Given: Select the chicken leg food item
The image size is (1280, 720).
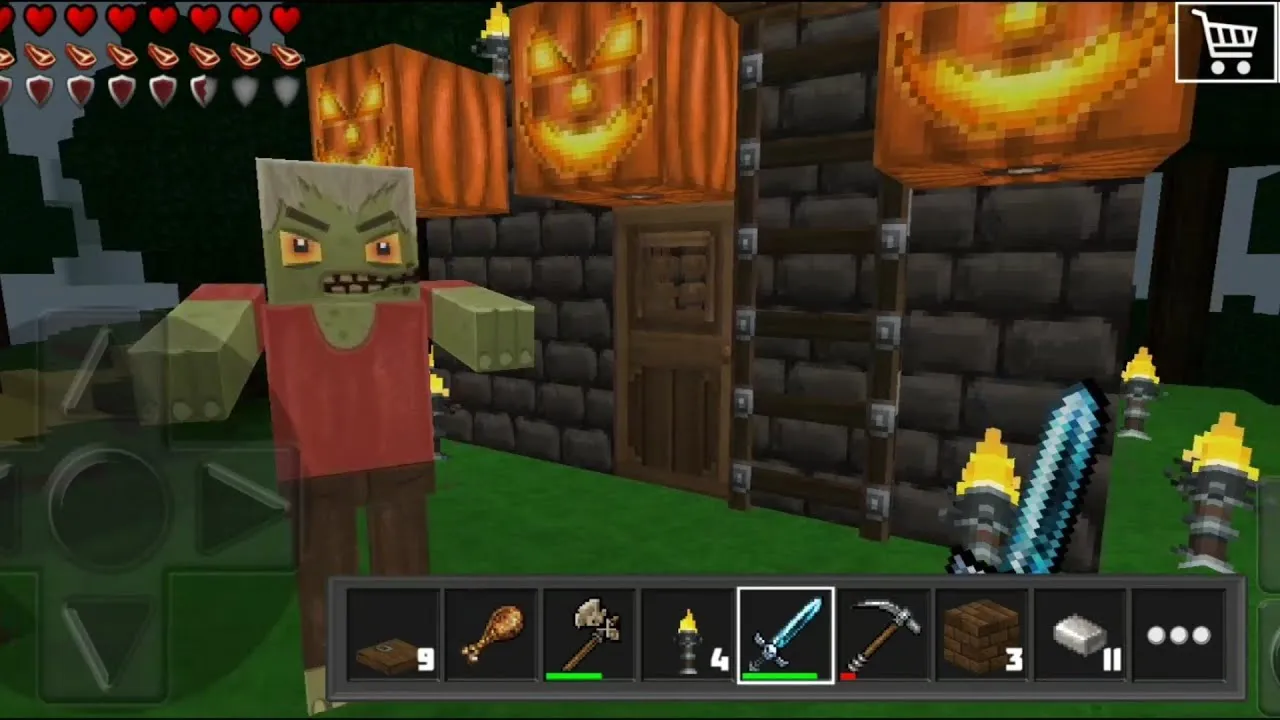Looking at the screenshot, I should coord(490,633).
